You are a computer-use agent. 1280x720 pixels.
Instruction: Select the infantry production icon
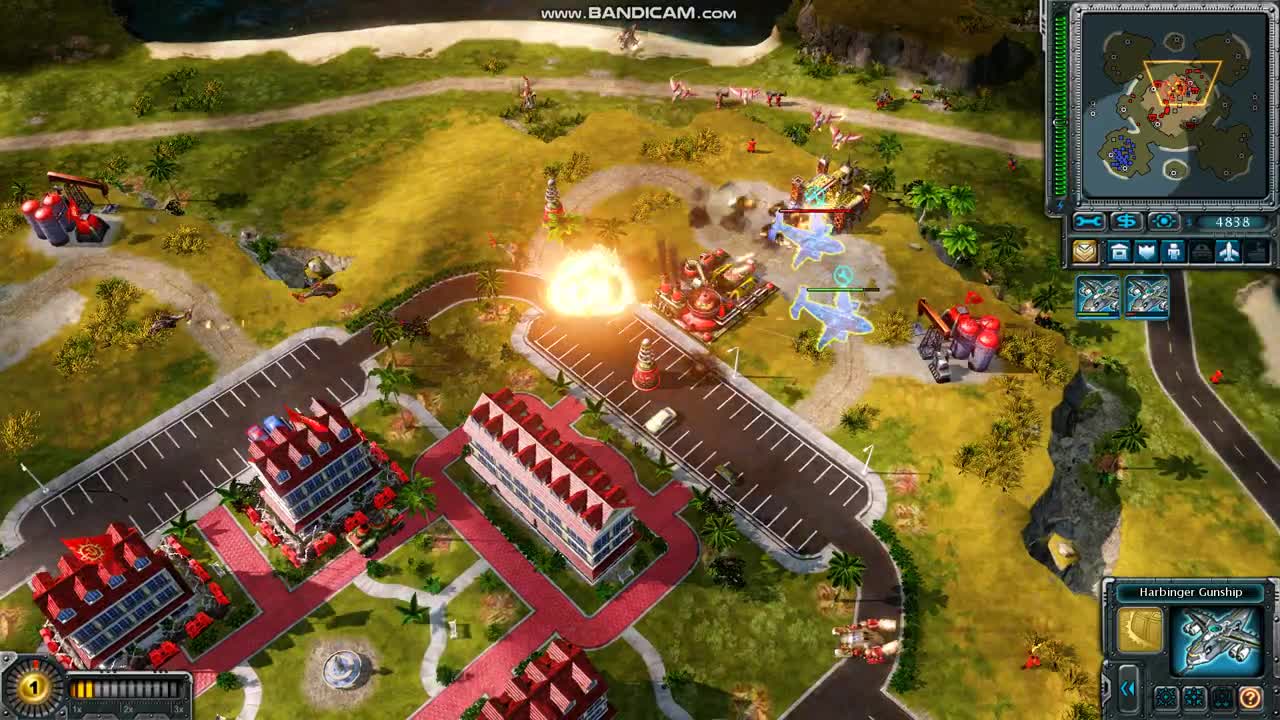point(1173,250)
